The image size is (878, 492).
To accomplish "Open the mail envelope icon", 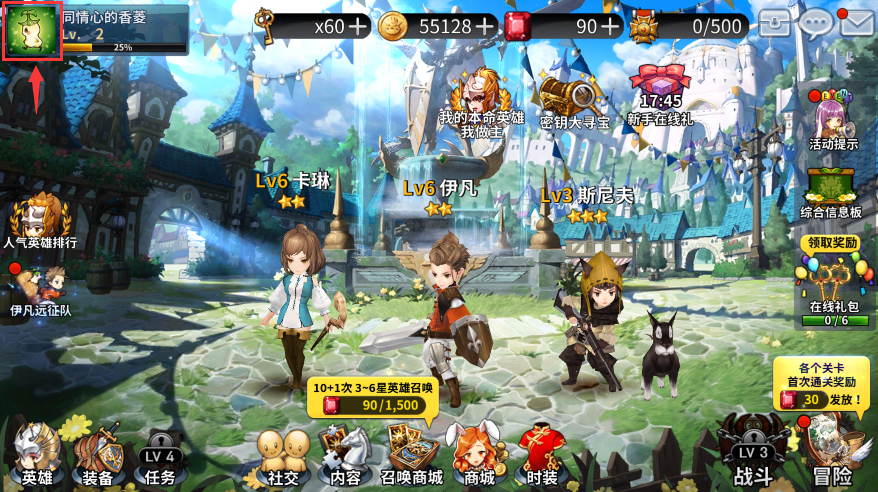I will [x=857, y=23].
